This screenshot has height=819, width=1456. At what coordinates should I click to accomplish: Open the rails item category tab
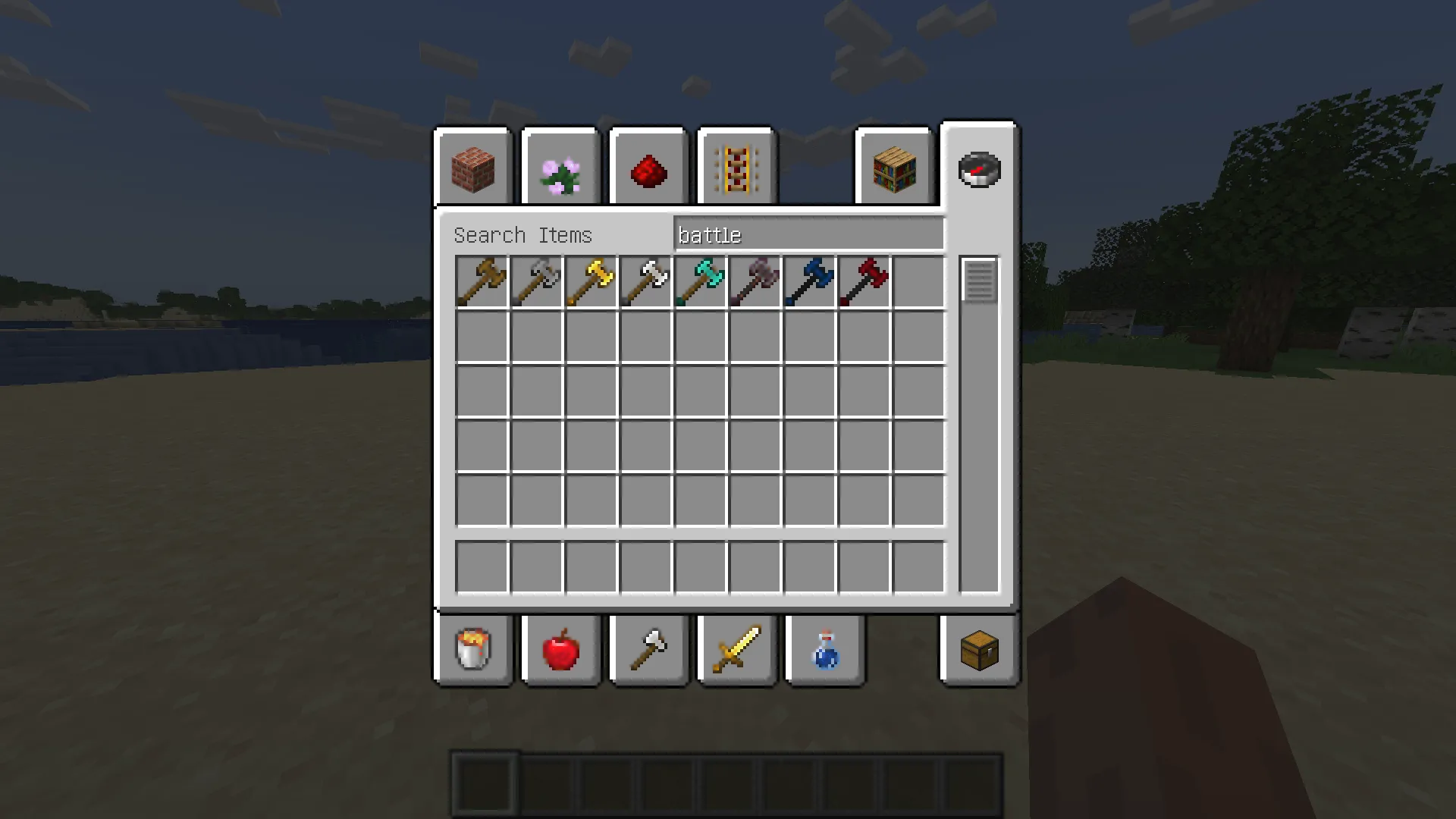[736, 167]
